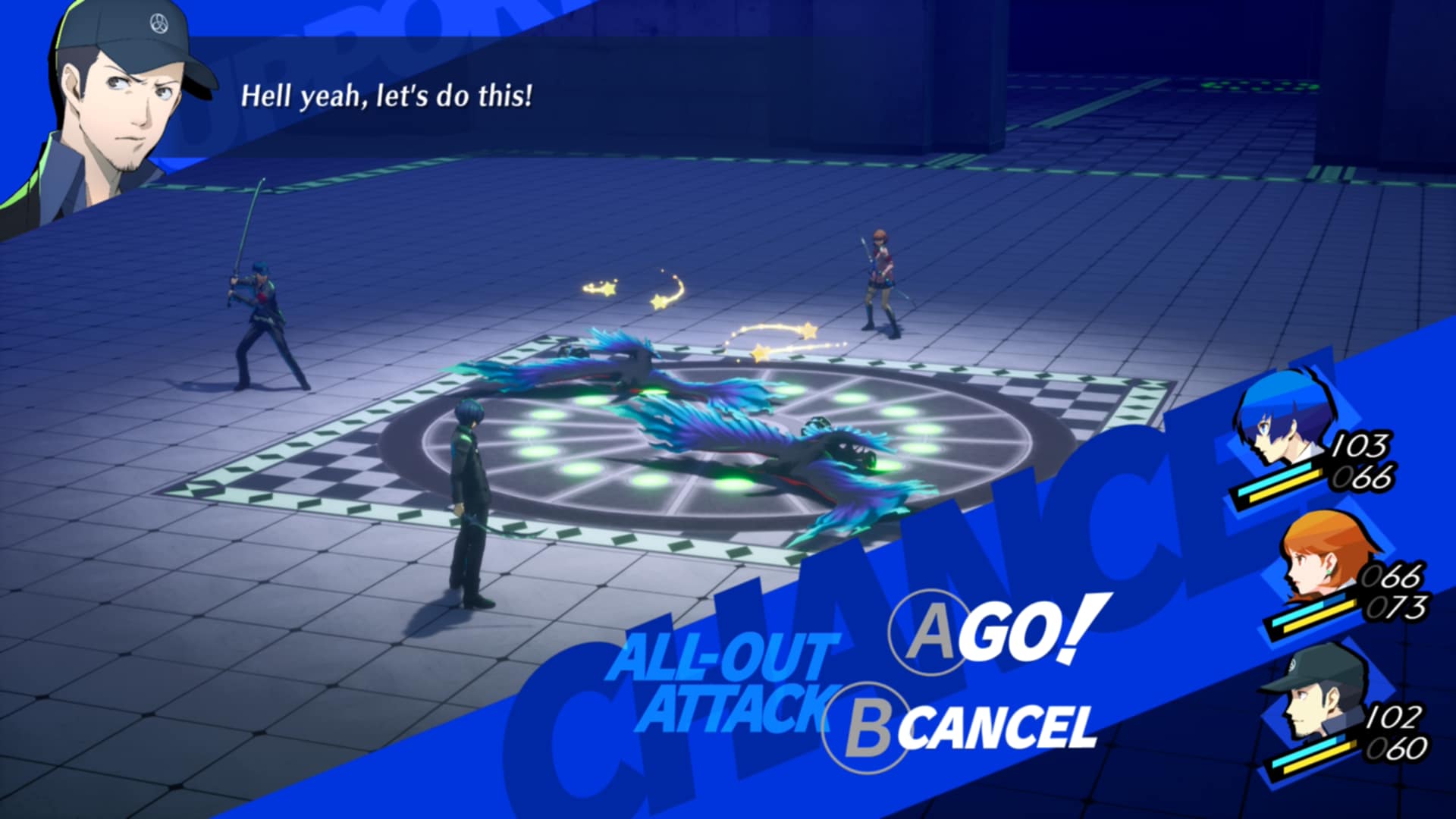Viewport: 1456px width, 819px height.
Task: Choose CANCEL to skip the All-Out Attack
Action: point(963,726)
